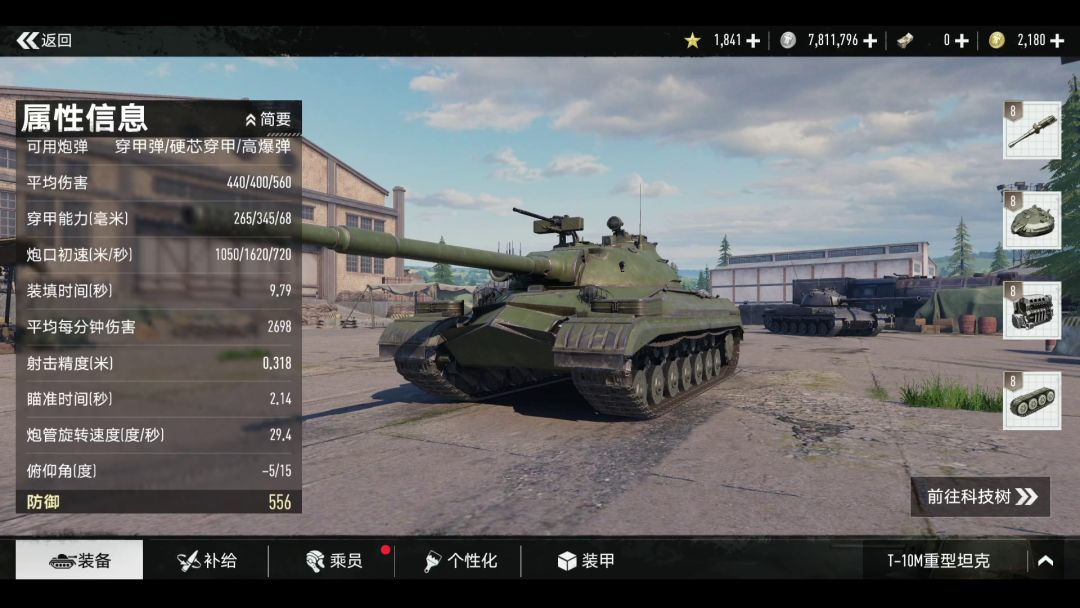Expand the T-10M tank selector arrow

pos(1045,561)
